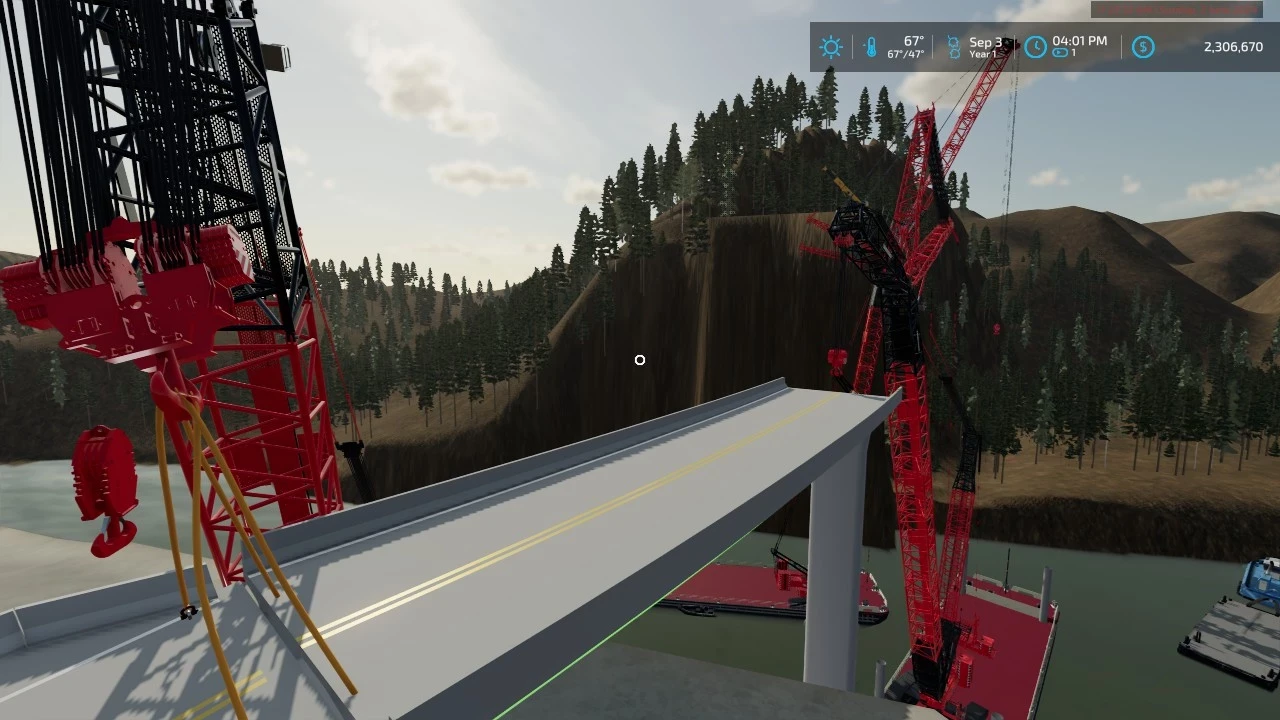Expand the Sep 3 date display
The image size is (1280, 720).
[985, 41]
